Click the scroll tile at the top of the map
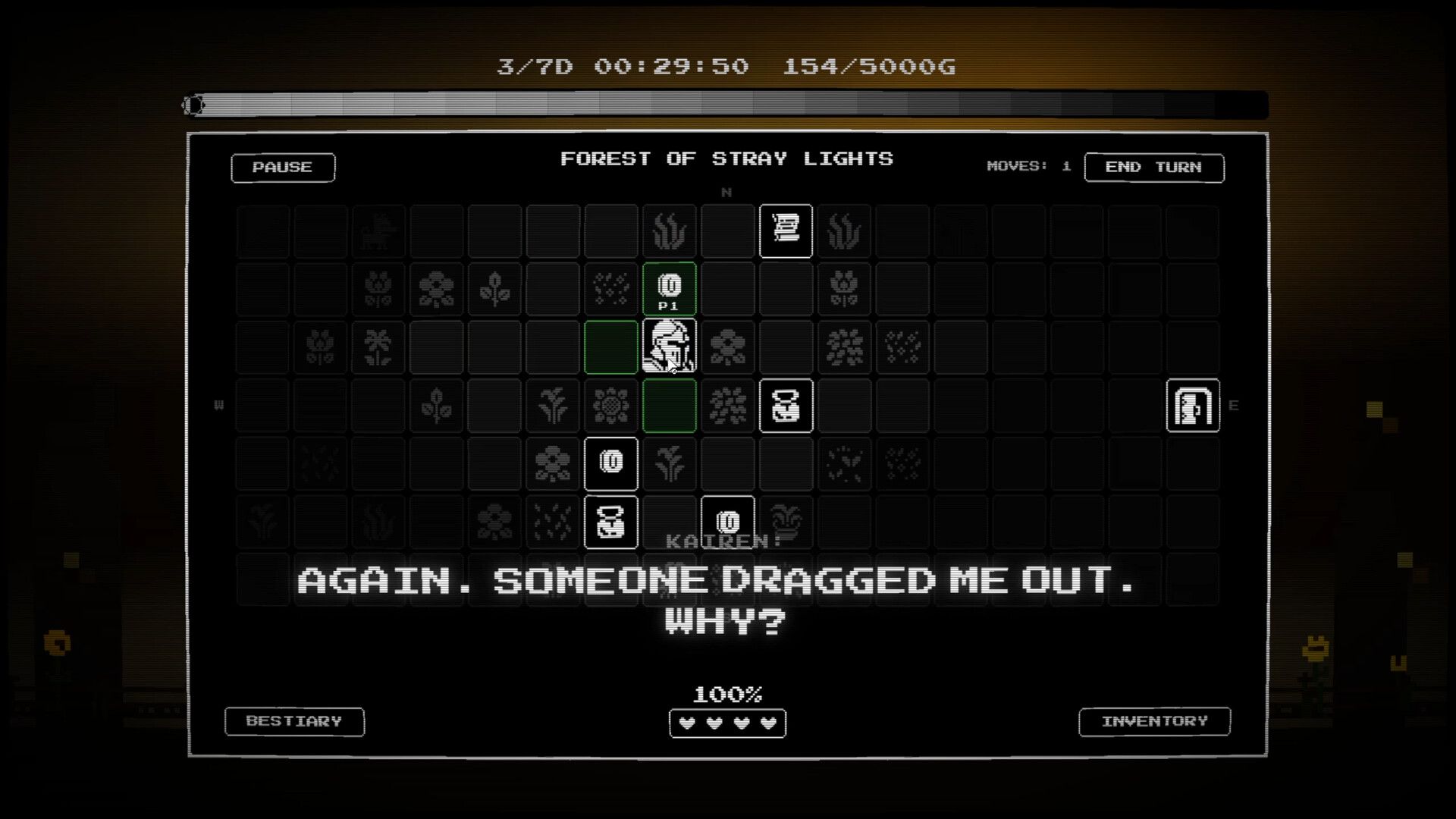The height and width of the screenshot is (819, 1456). point(786,231)
